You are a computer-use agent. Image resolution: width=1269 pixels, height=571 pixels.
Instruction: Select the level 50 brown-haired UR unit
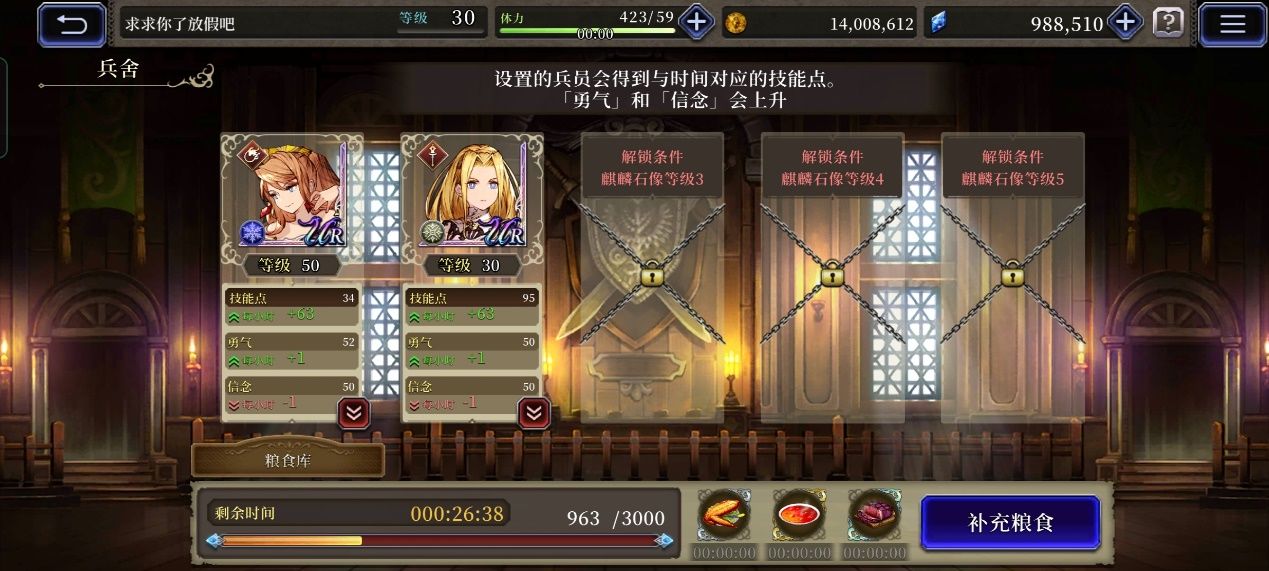(291, 193)
